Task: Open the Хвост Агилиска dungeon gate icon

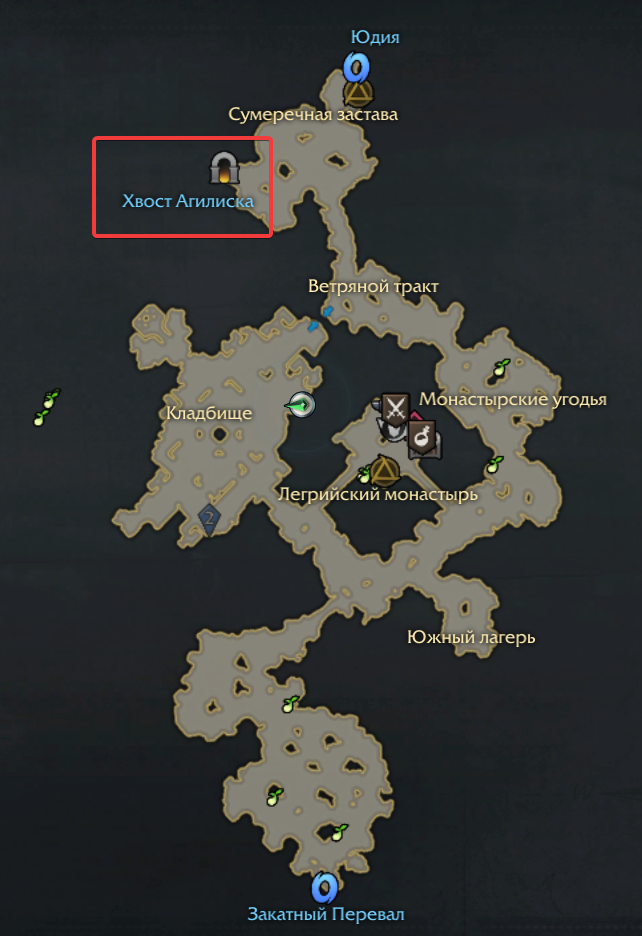Action: tap(224, 168)
